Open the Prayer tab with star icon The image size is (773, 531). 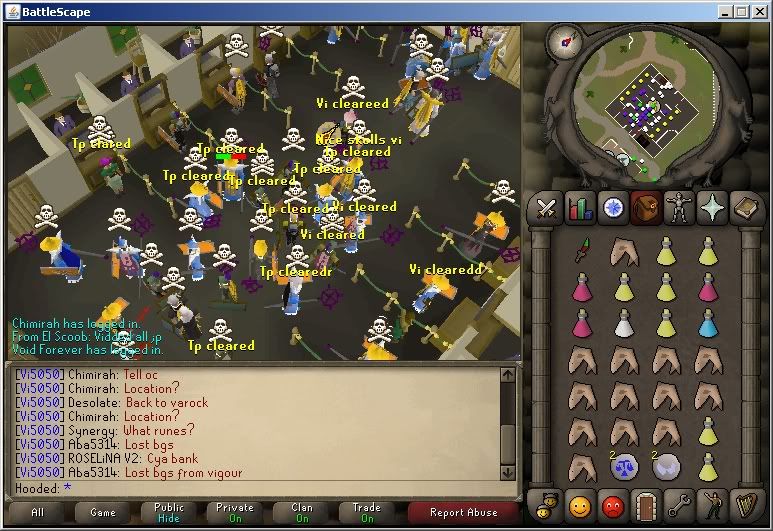712,208
